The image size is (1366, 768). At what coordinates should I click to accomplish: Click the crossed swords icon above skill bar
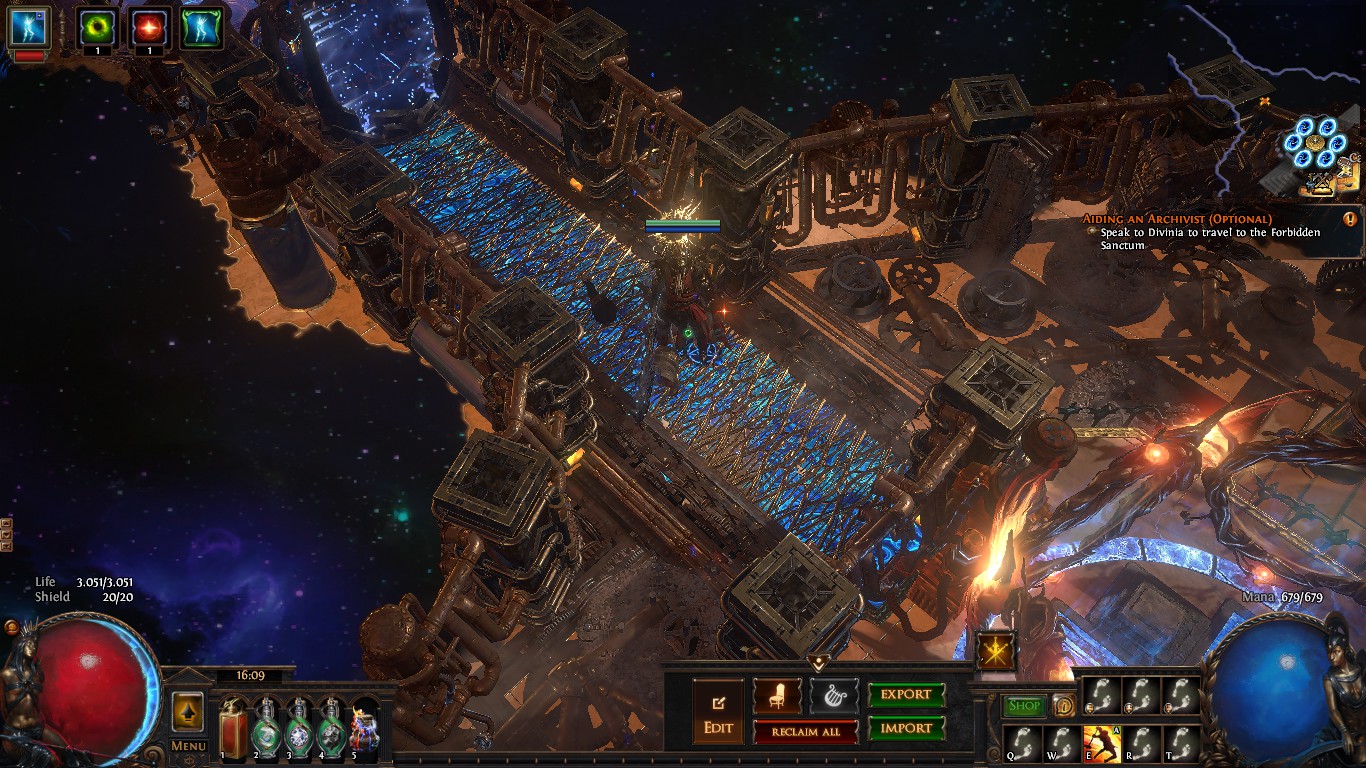click(x=996, y=651)
